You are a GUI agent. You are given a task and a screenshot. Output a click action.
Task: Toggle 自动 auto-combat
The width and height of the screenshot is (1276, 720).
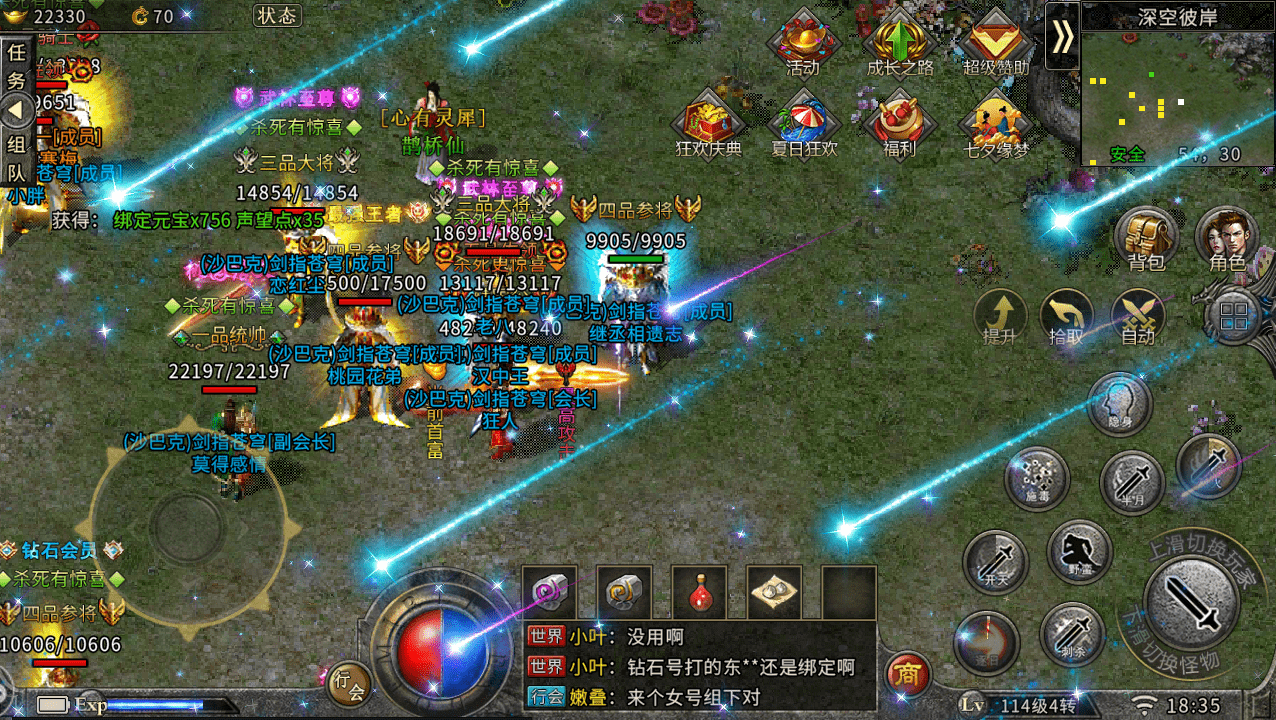pyautogui.click(x=1138, y=318)
